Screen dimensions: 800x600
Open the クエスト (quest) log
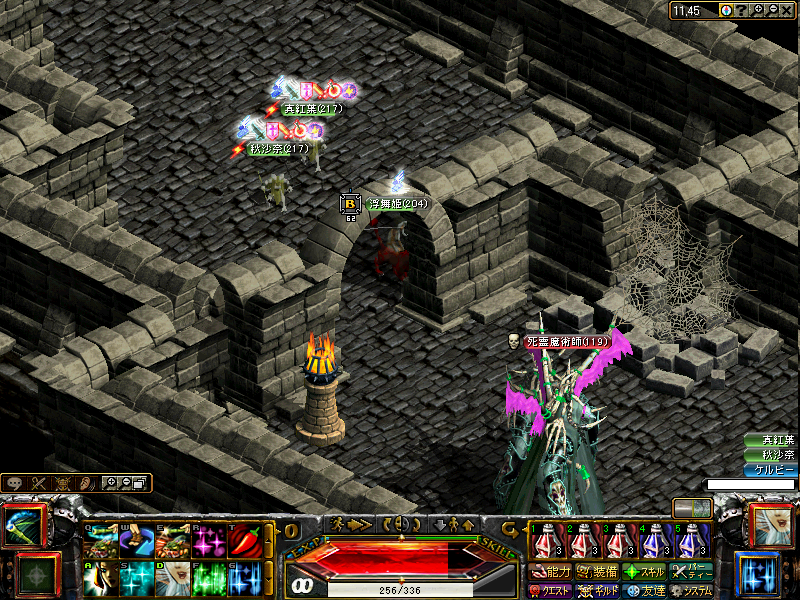coord(552,591)
